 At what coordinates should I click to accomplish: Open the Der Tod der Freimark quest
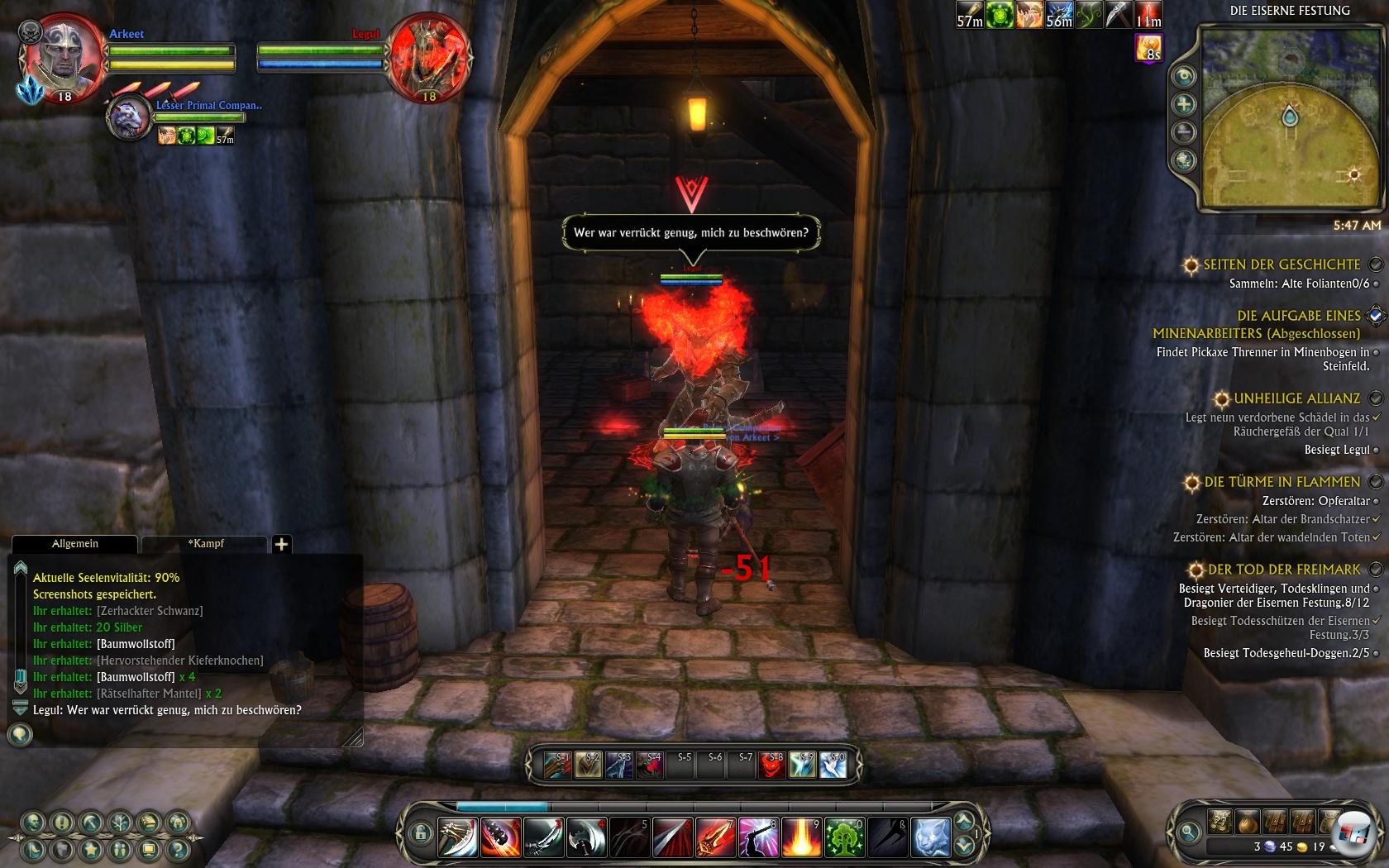point(1283,570)
